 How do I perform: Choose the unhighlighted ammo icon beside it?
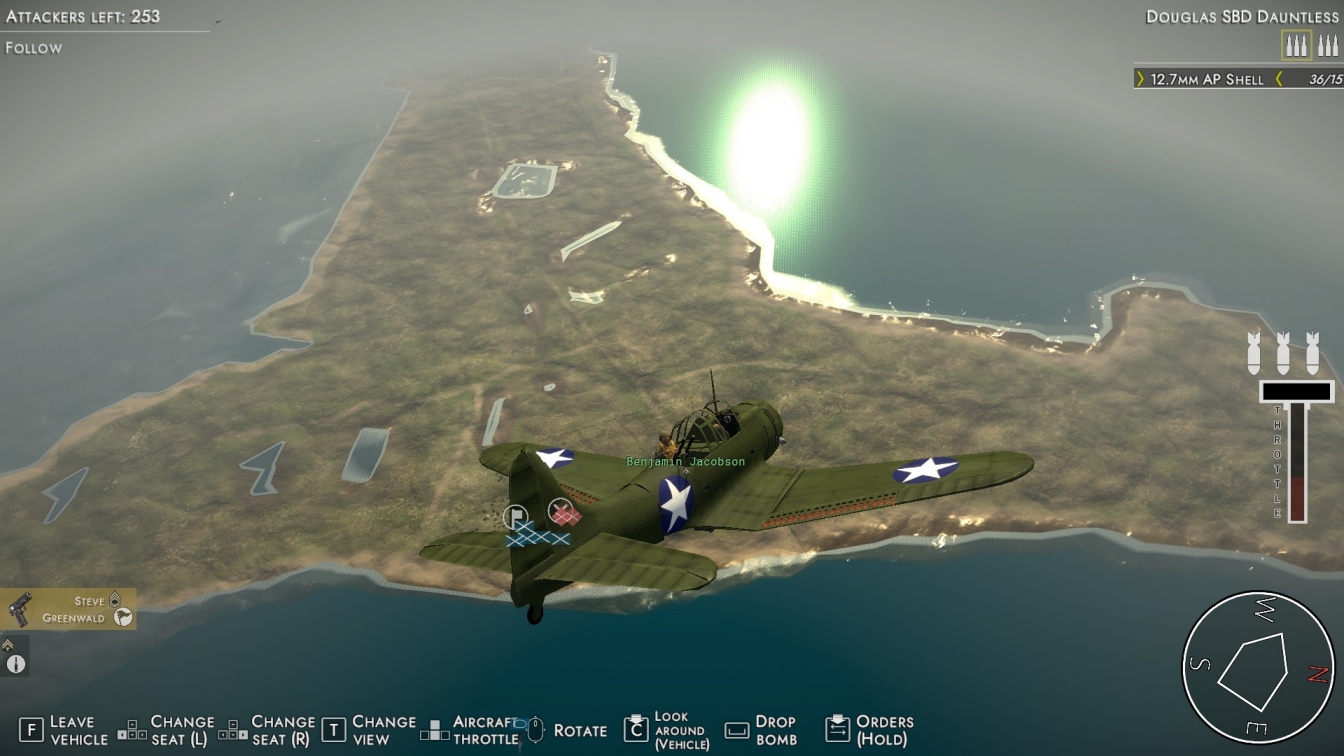tap(1327, 45)
